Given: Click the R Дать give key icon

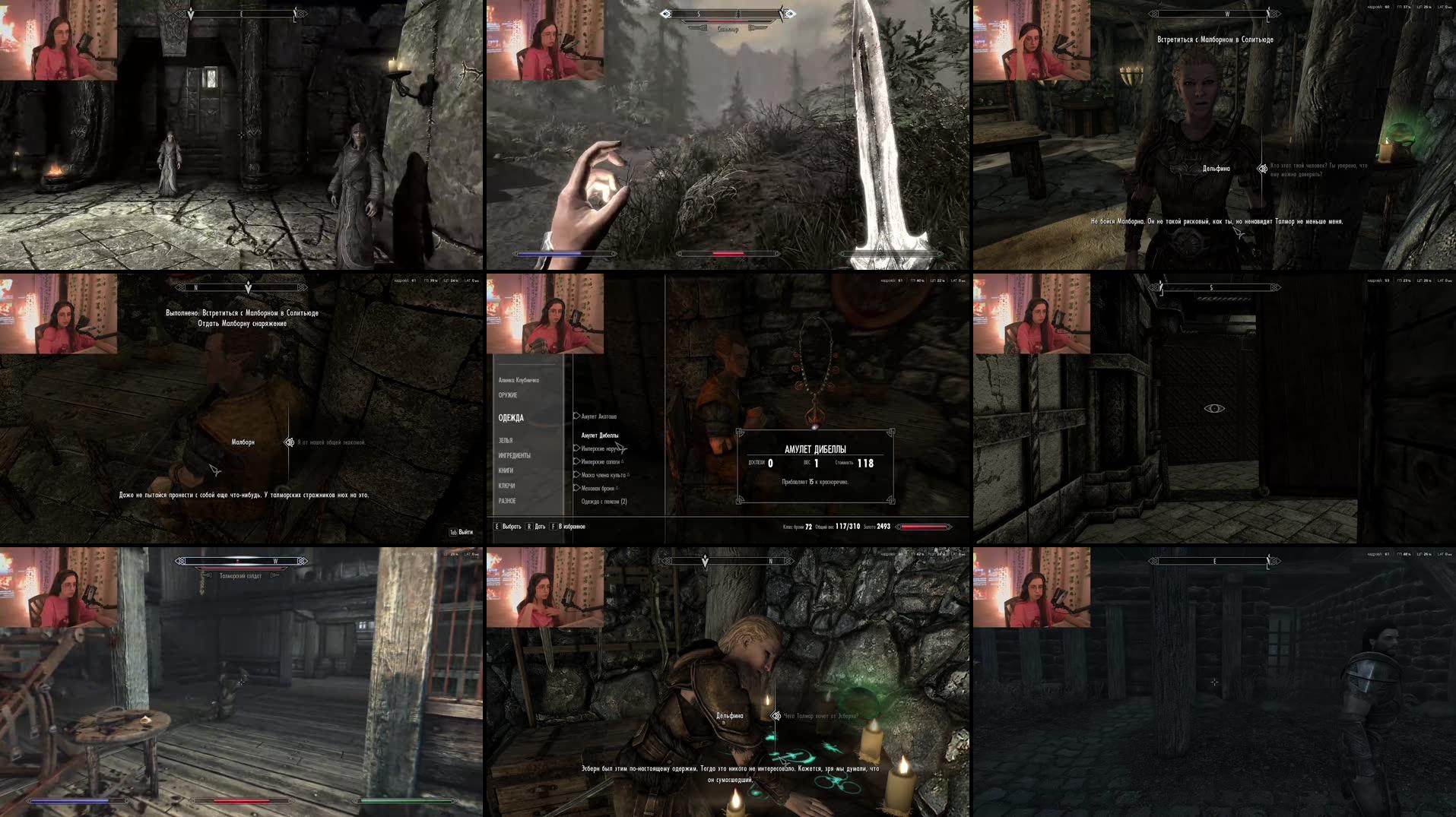Looking at the screenshot, I should [x=531, y=527].
